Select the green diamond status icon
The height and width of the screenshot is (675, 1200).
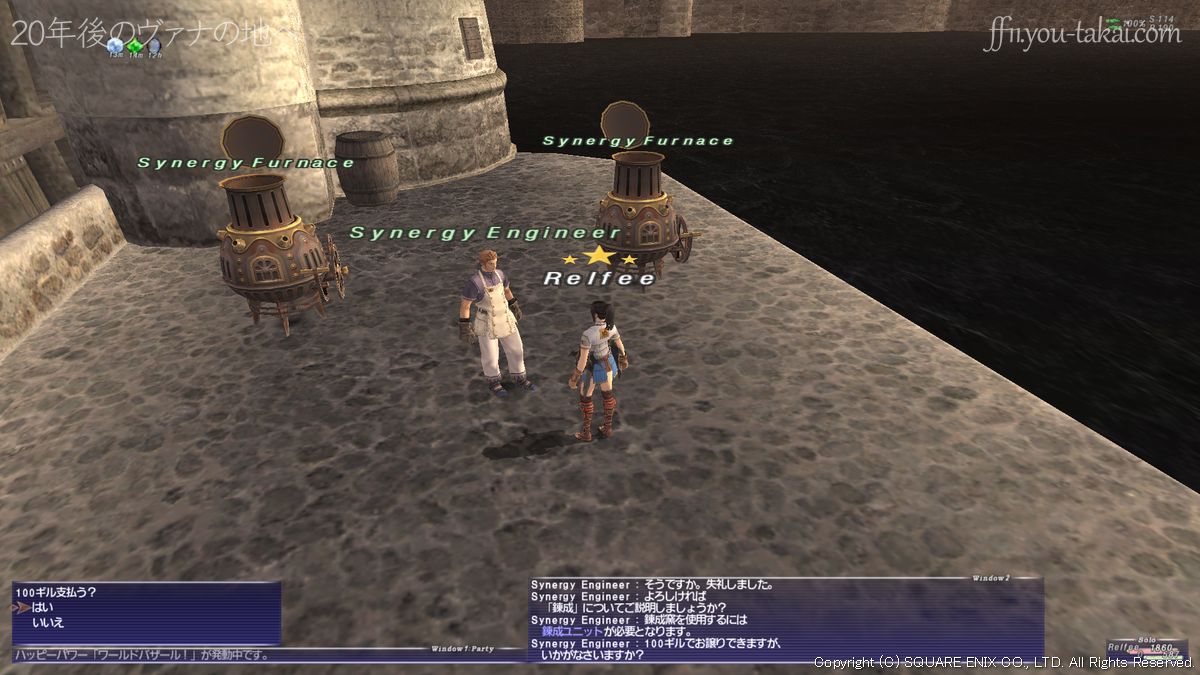[135, 45]
